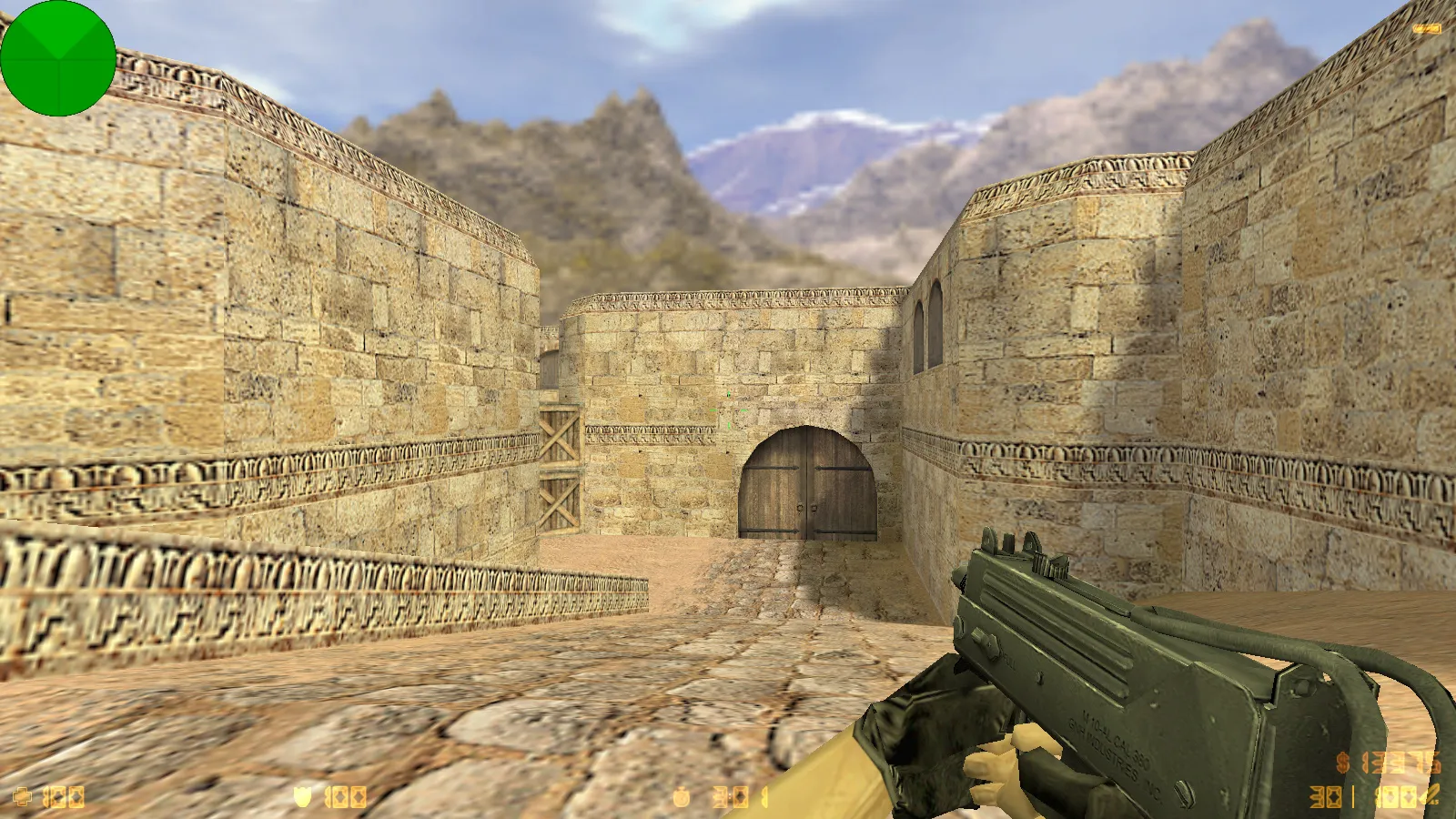This screenshot has height=819, width=1456.
Task: Click the health cross icon
Action: point(23,797)
